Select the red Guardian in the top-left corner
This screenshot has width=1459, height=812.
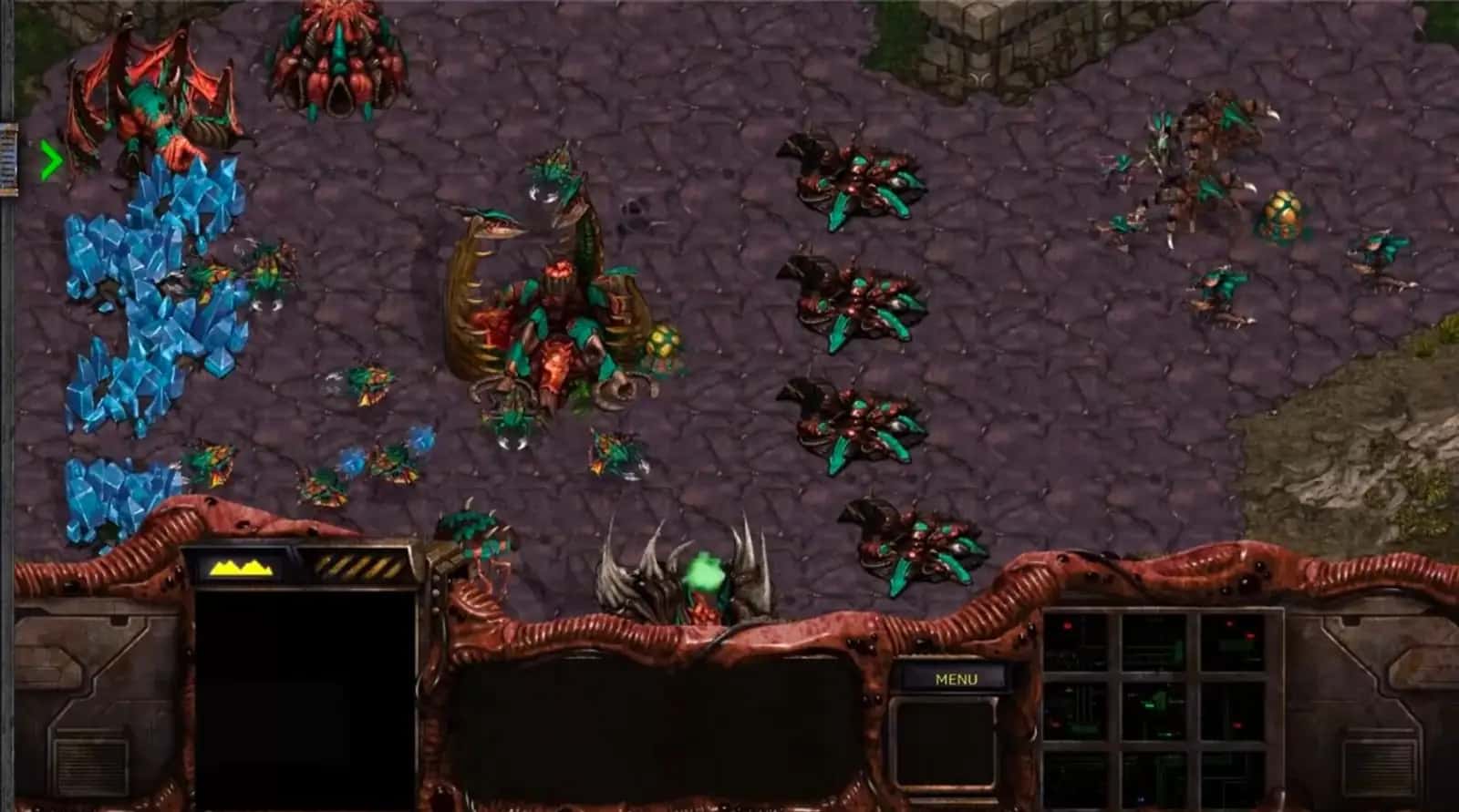(x=150, y=100)
